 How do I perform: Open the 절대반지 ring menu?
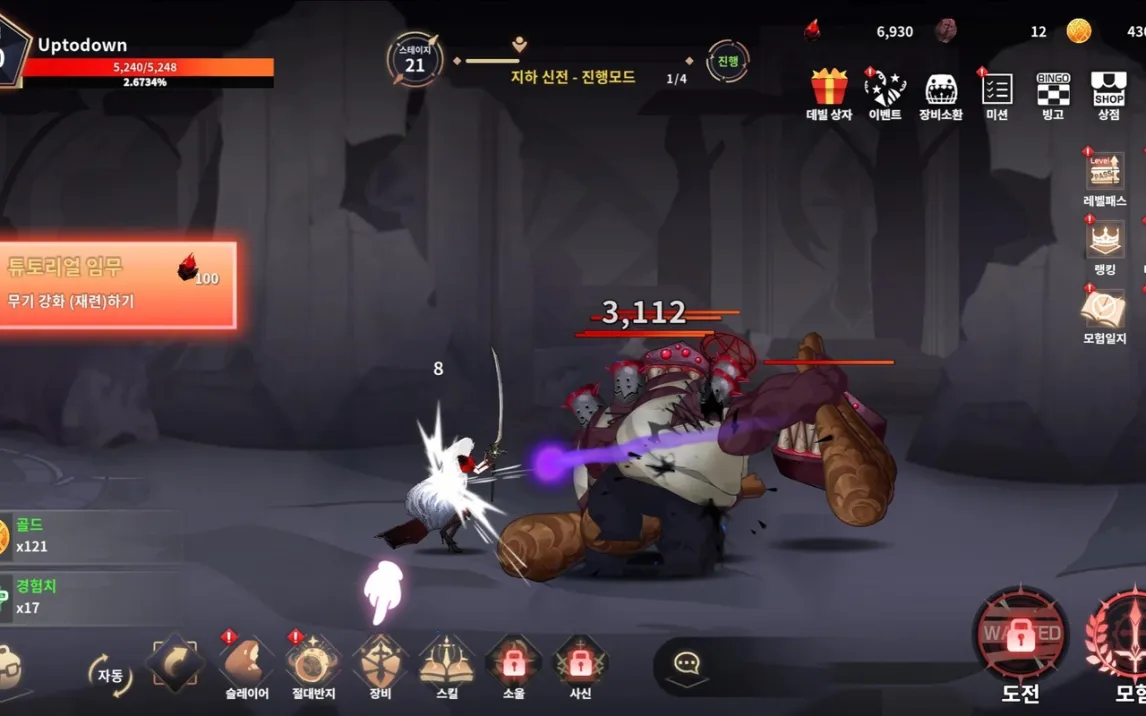coord(312,664)
